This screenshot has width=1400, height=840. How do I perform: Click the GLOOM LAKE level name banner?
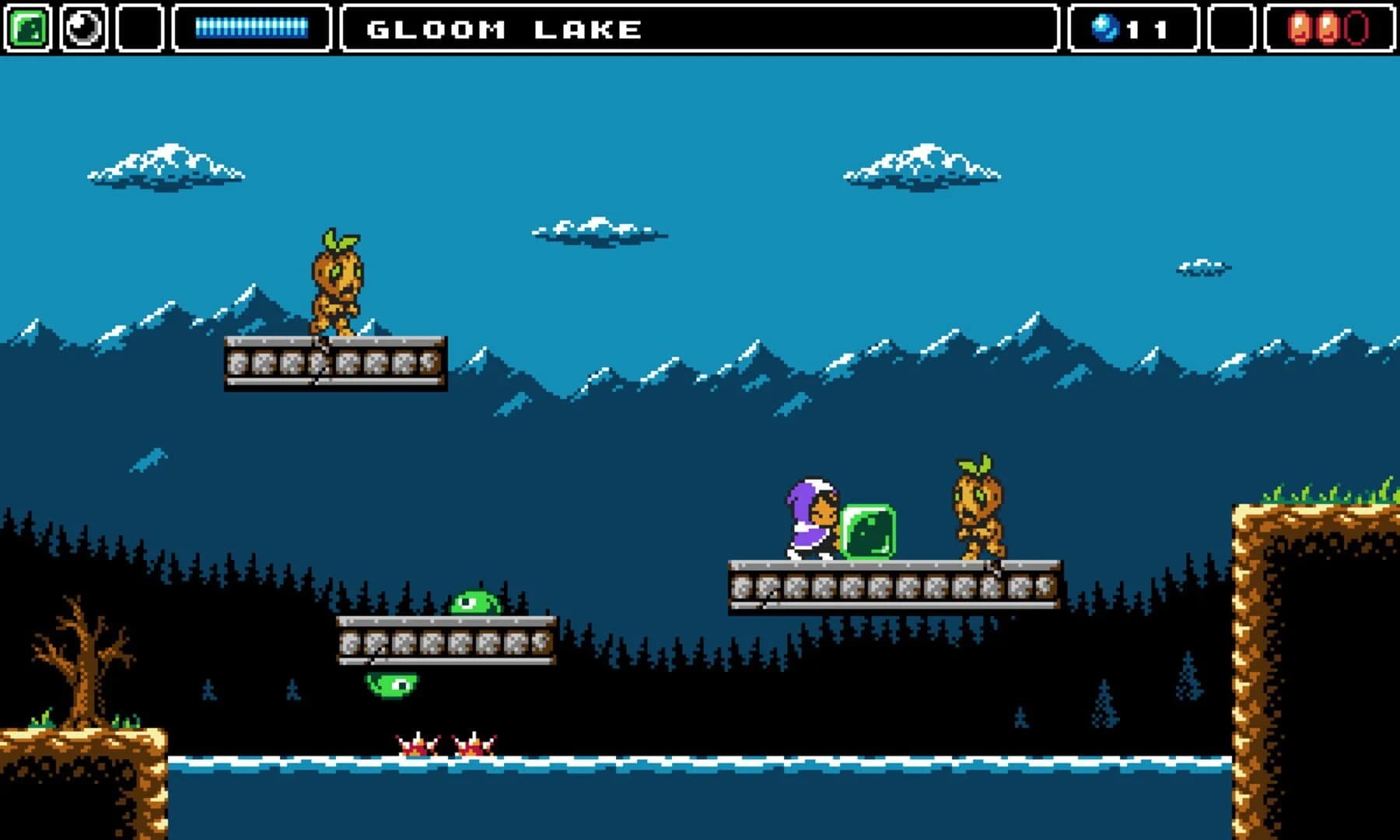click(502, 28)
